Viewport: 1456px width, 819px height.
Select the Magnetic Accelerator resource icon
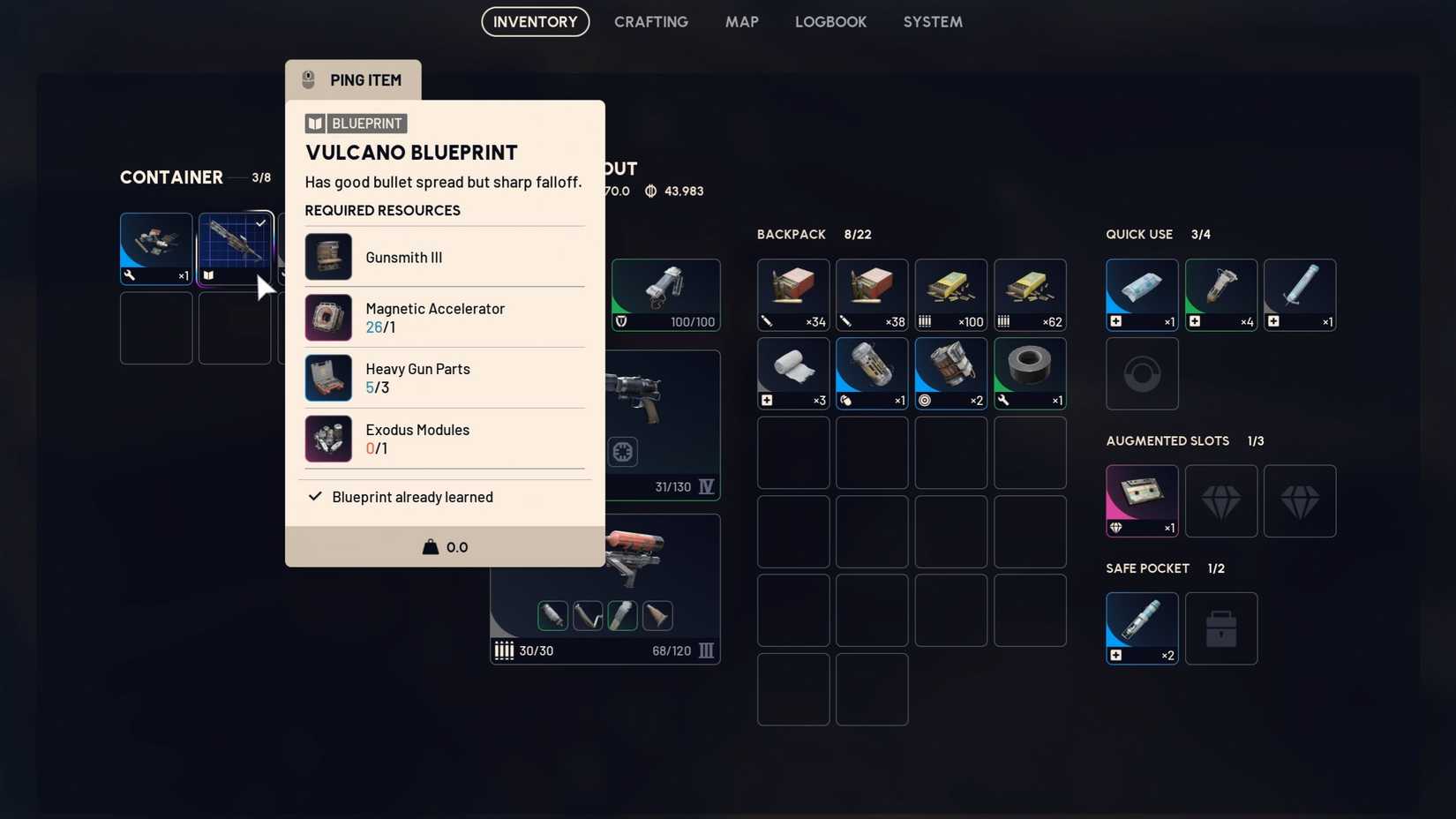point(327,317)
